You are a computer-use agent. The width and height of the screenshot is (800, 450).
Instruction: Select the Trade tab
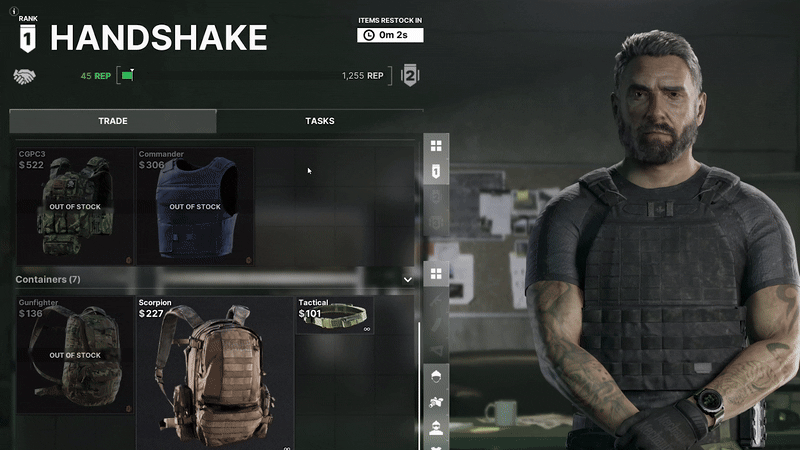tap(112, 121)
